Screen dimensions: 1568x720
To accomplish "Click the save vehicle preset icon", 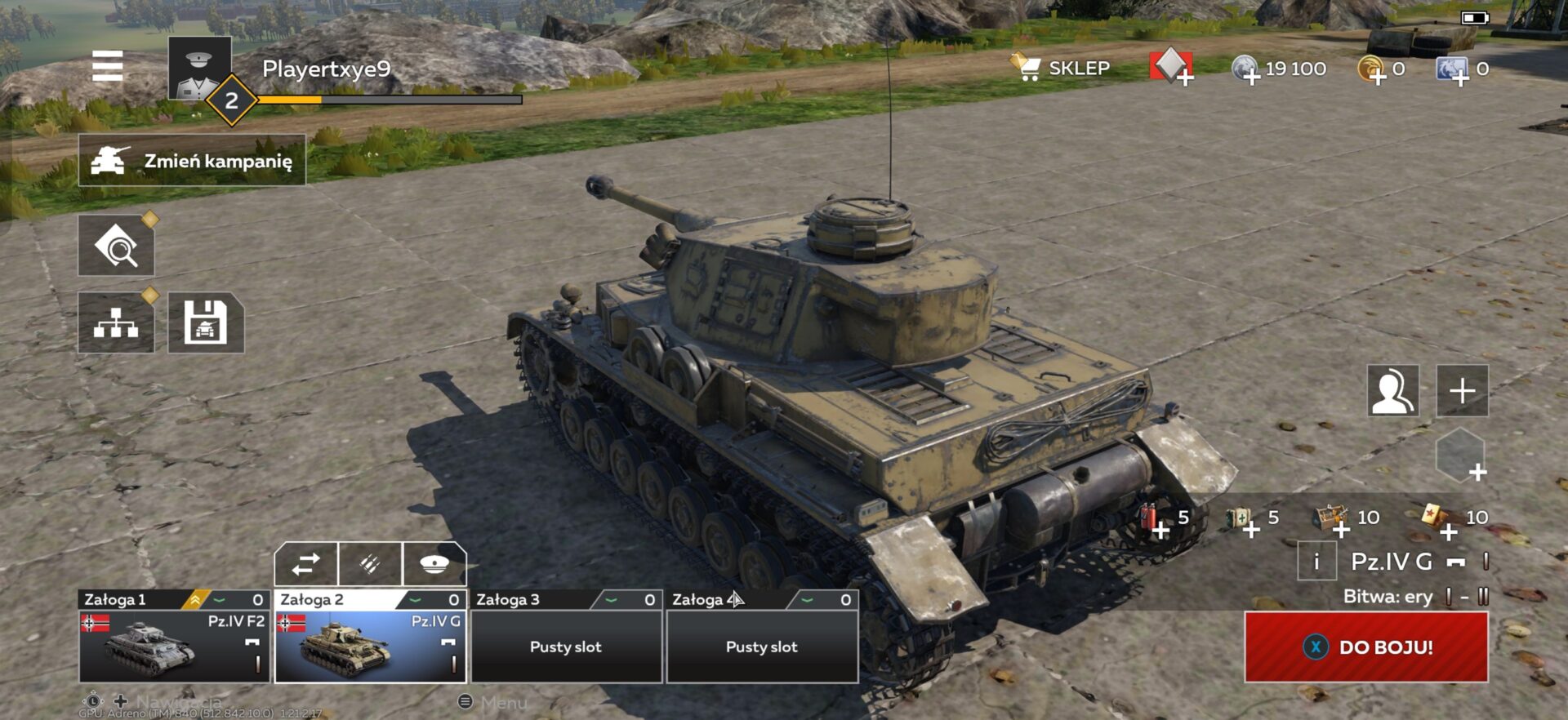I will [x=206, y=323].
